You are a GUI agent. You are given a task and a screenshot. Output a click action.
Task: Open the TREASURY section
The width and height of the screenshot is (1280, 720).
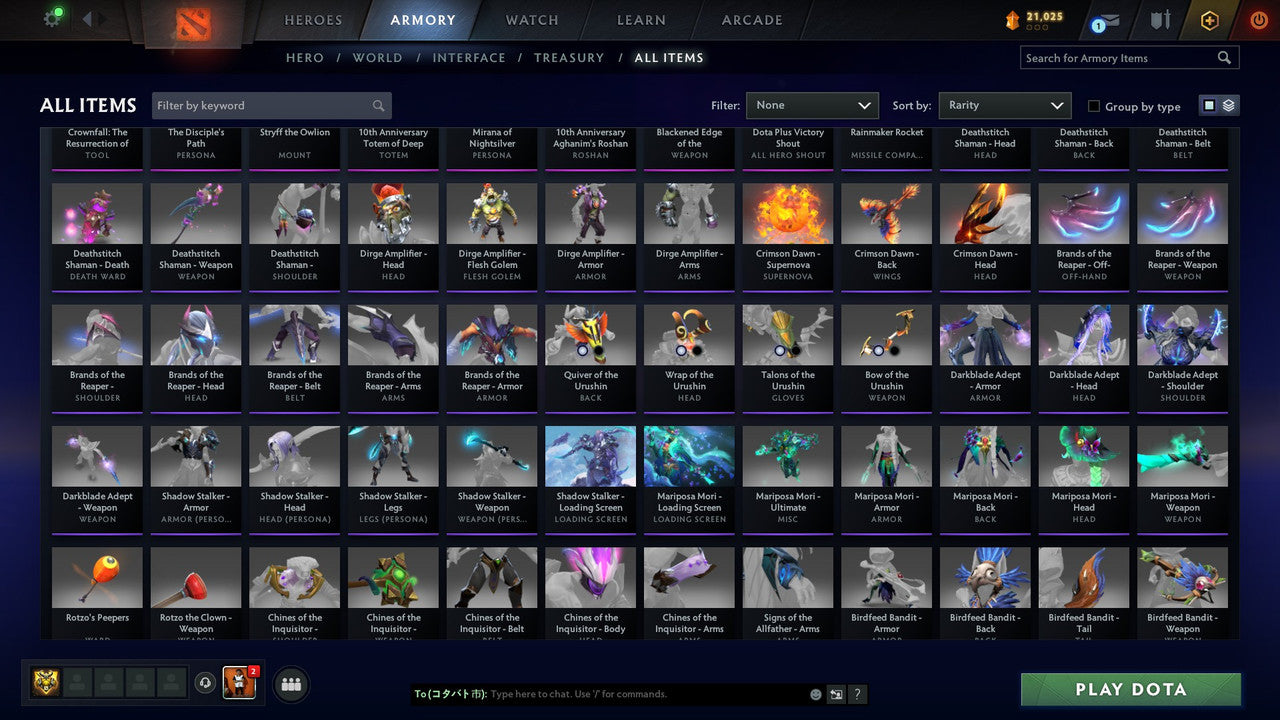click(569, 58)
